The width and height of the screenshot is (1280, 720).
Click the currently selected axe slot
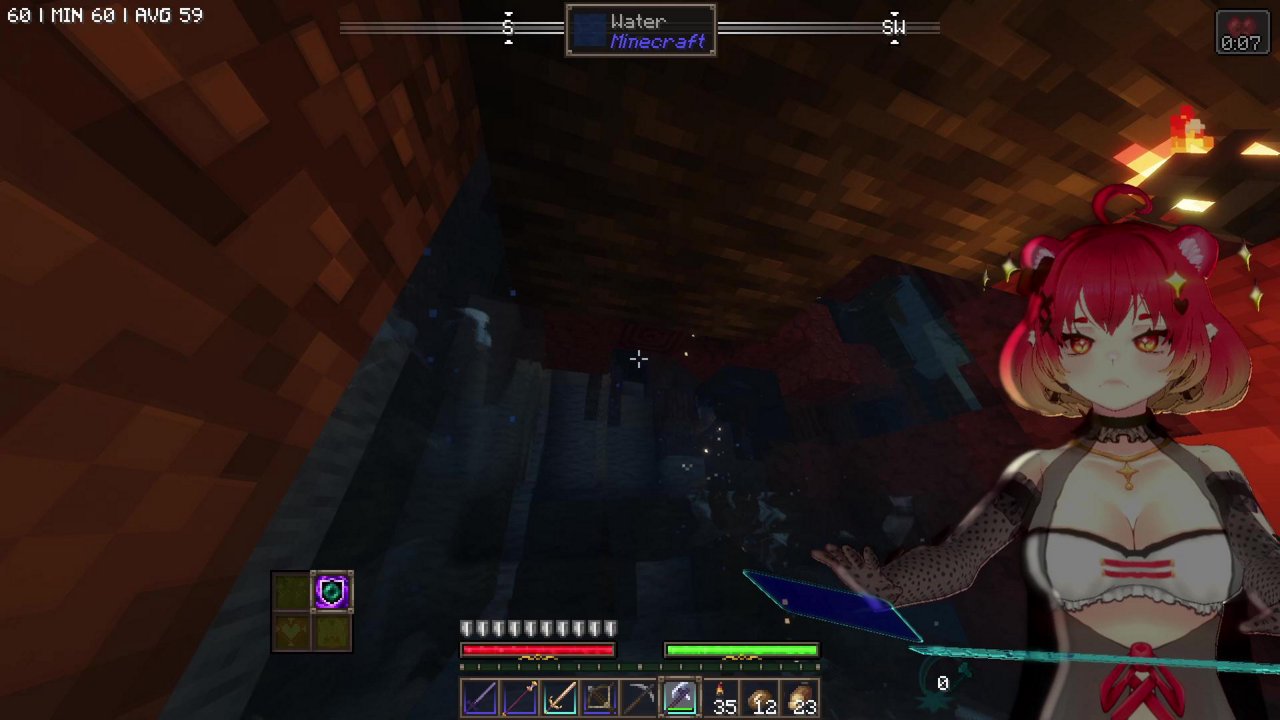coord(680,696)
